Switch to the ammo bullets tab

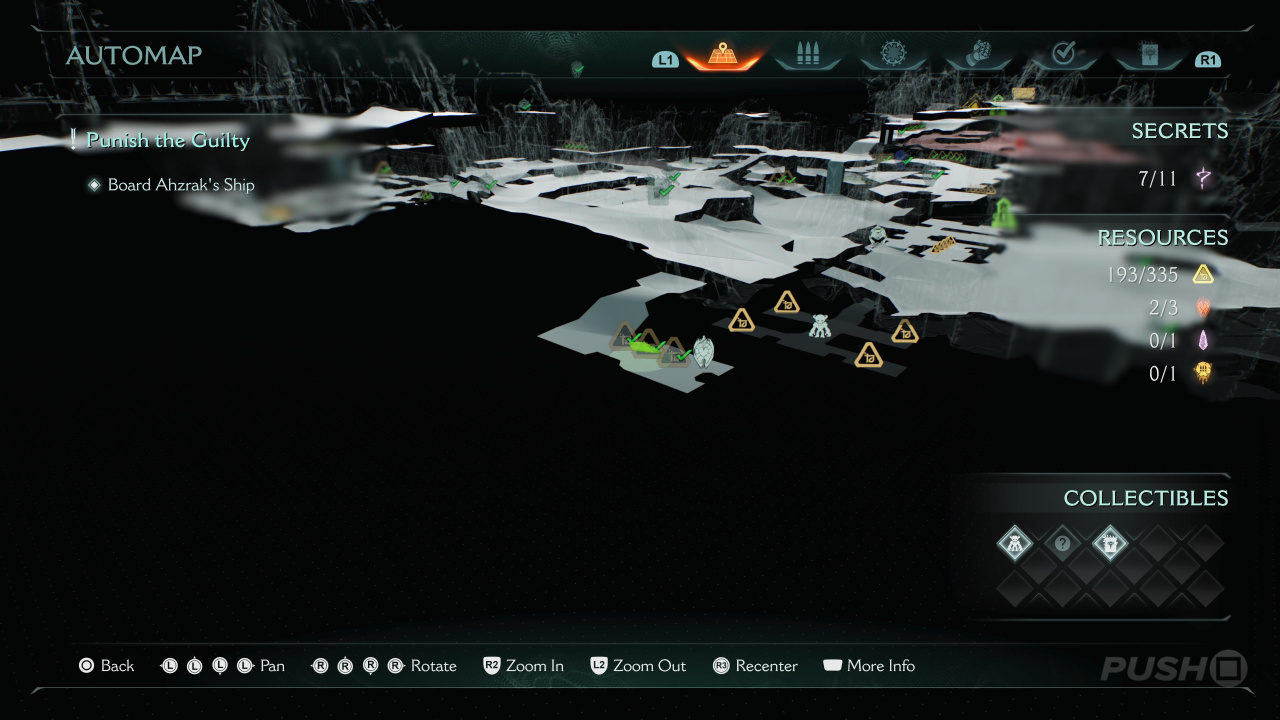[807, 56]
